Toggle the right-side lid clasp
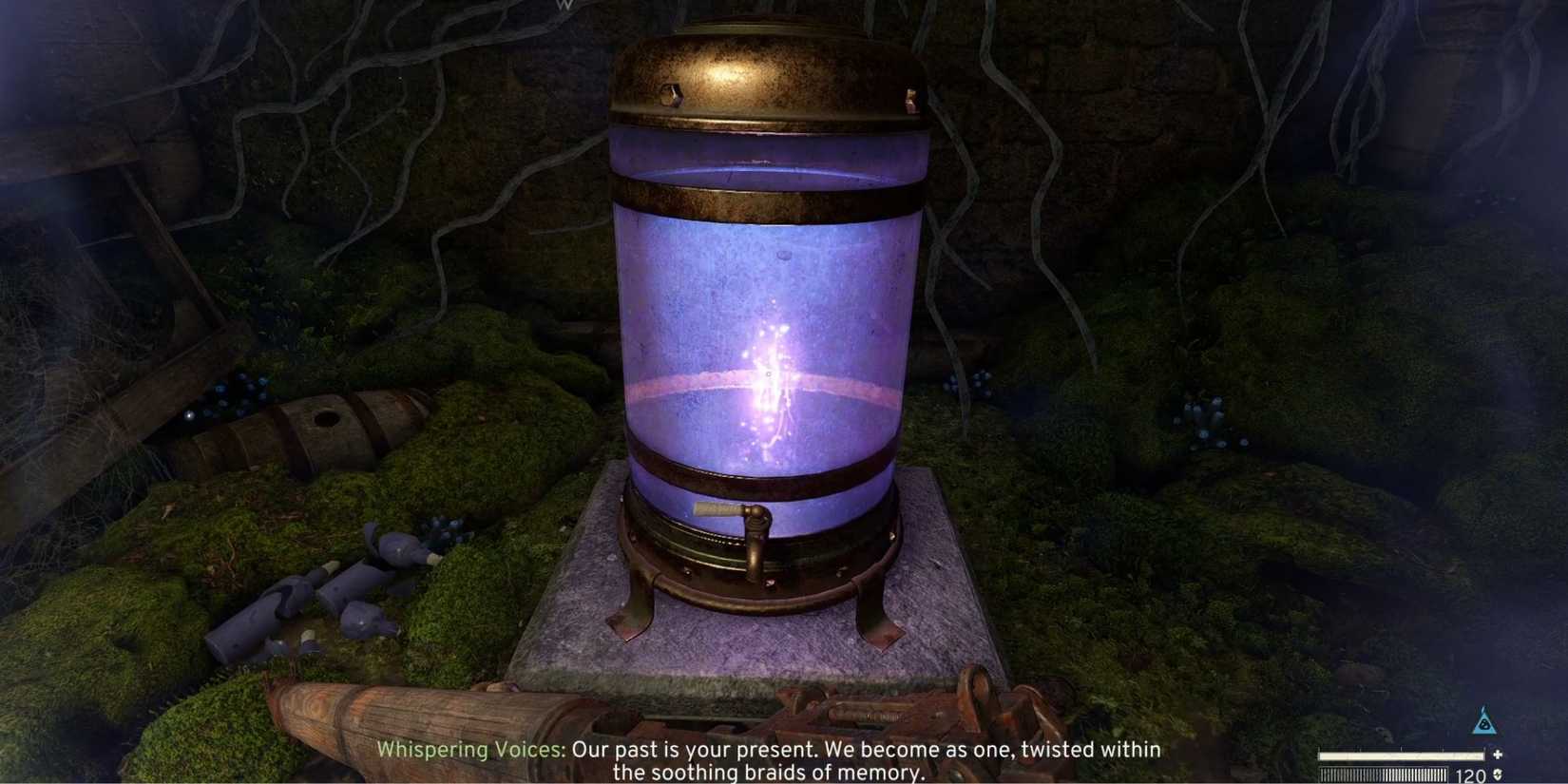Viewport: 1568px width, 784px height. click(x=912, y=95)
